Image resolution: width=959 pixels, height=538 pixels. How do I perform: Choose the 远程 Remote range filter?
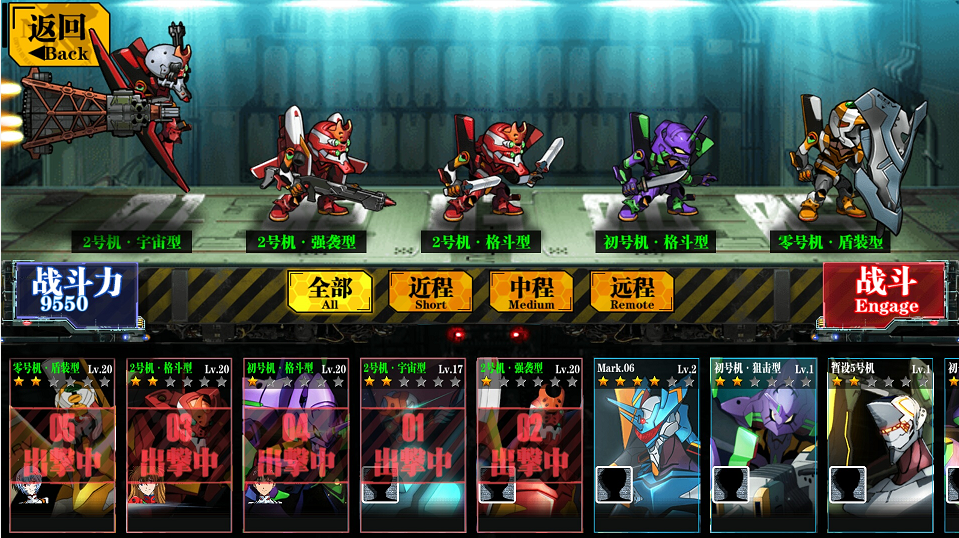[632, 291]
